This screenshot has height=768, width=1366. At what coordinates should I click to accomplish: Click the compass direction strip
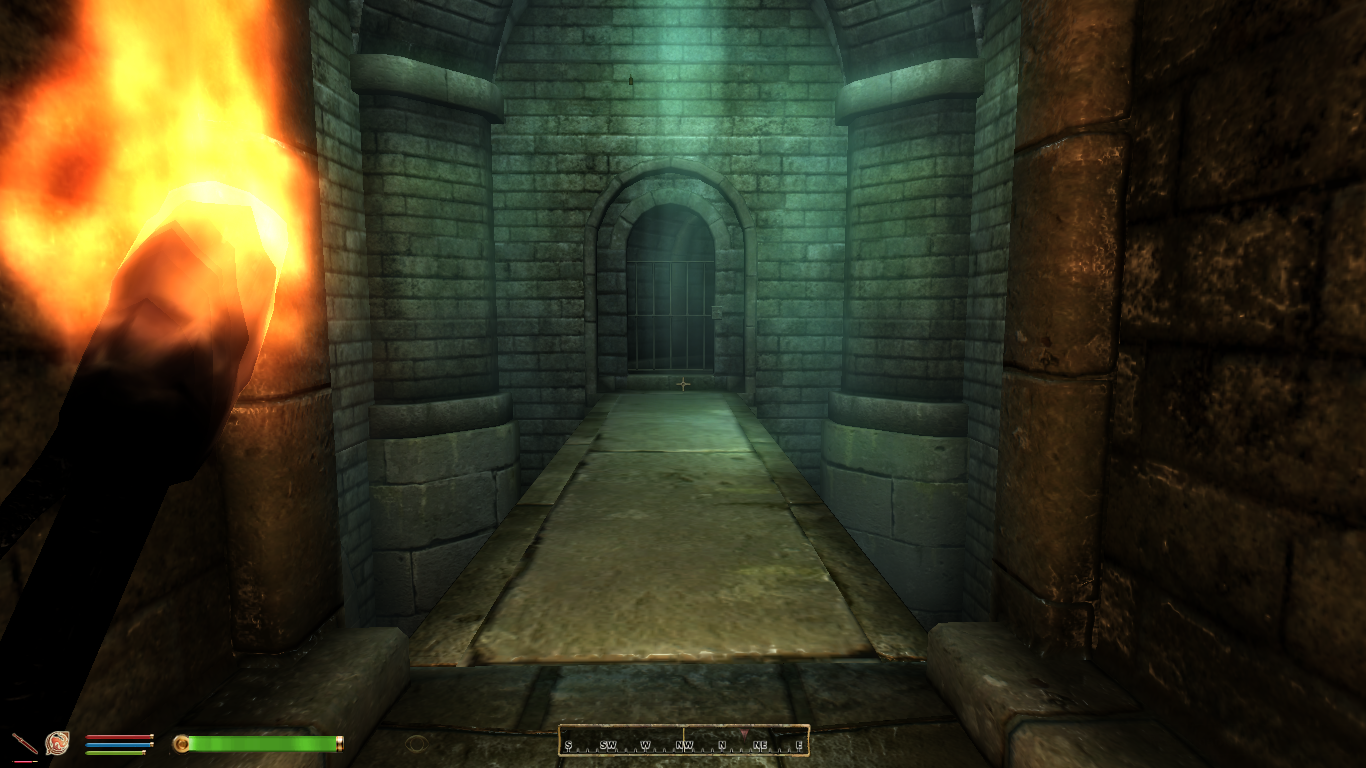[x=683, y=741]
